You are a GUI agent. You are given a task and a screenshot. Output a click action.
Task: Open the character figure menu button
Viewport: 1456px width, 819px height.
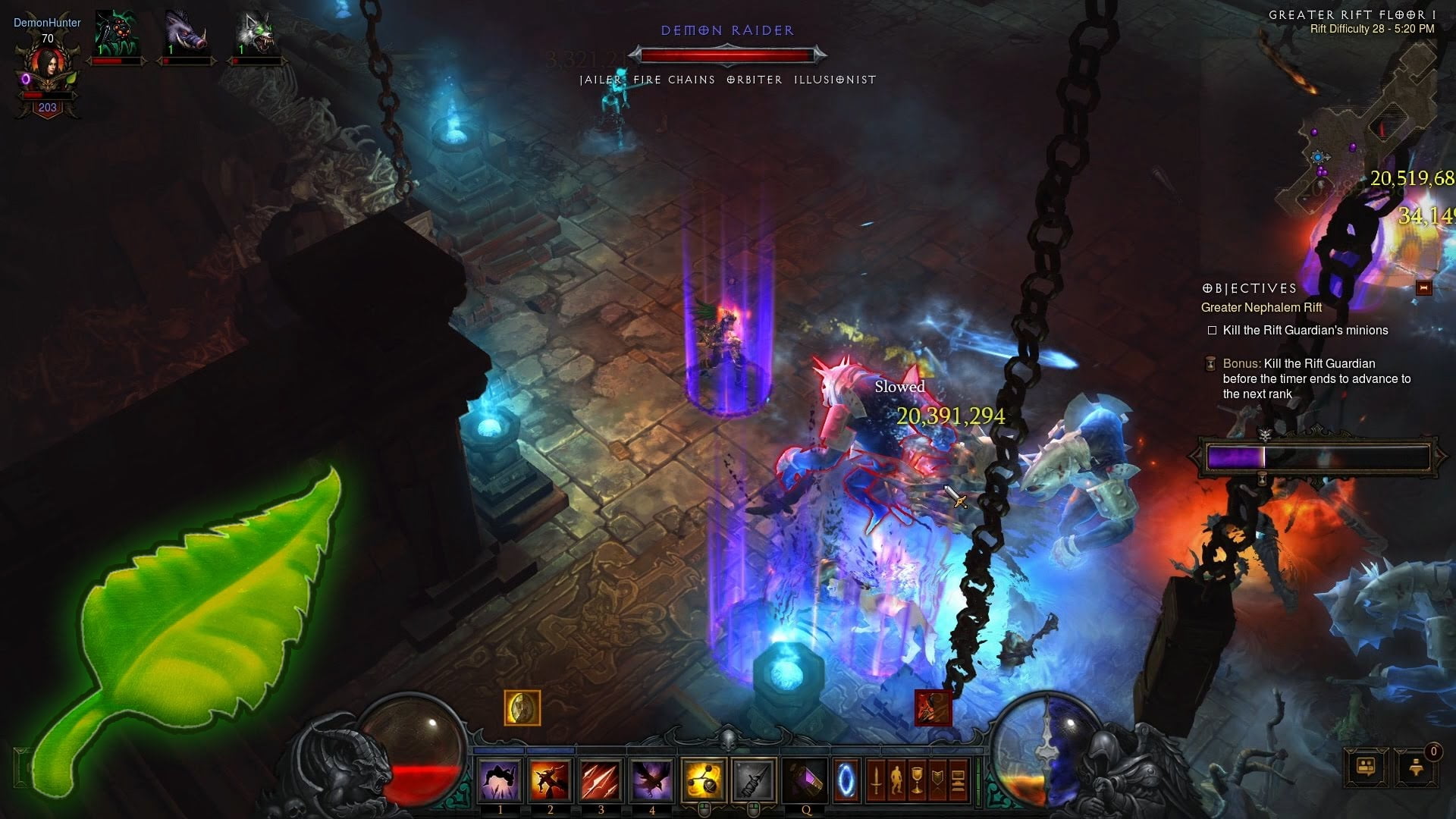[896, 780]
